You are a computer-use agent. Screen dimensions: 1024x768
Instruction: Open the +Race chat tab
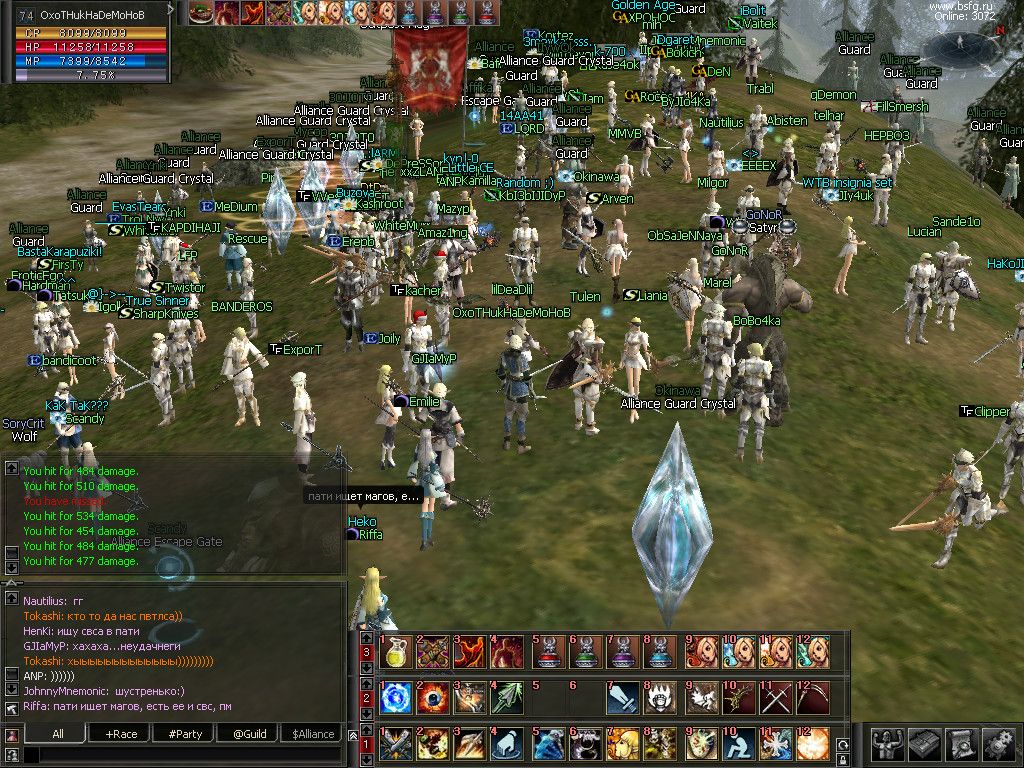tap(119, 733)
